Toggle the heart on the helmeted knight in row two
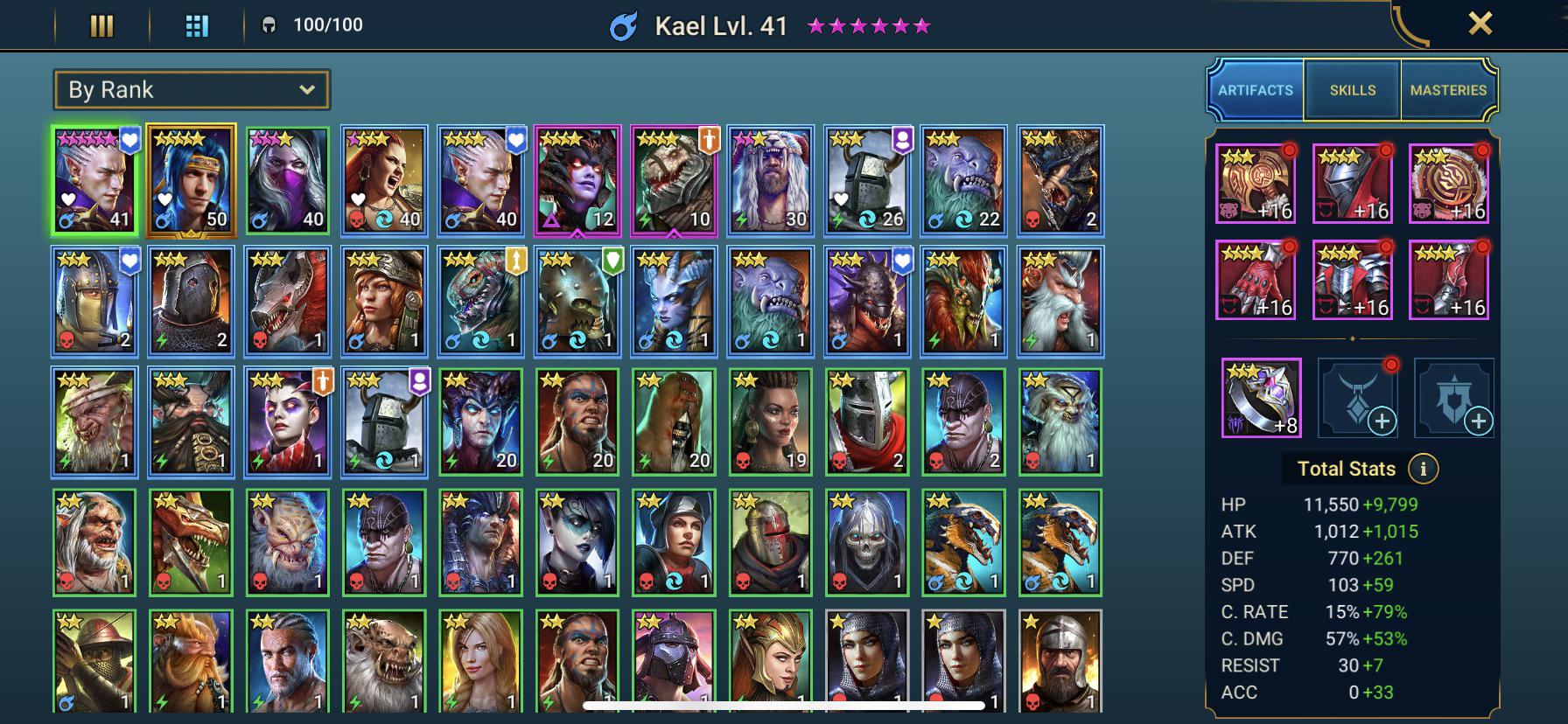Image resolution: width=1568 pixels, height=724 pixels. 129,259
